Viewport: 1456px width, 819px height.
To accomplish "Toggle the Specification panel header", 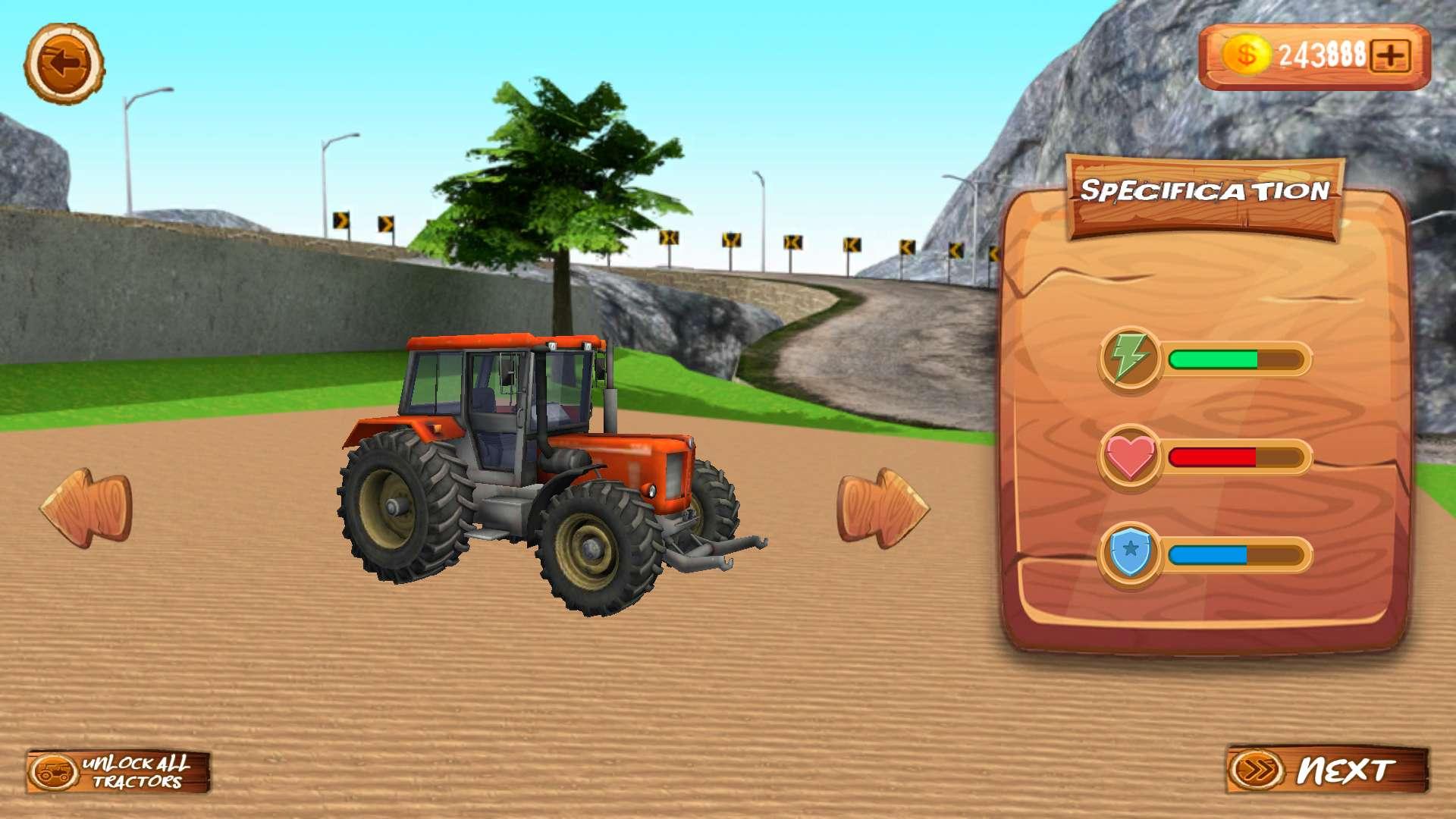I will click(1207, 191).
